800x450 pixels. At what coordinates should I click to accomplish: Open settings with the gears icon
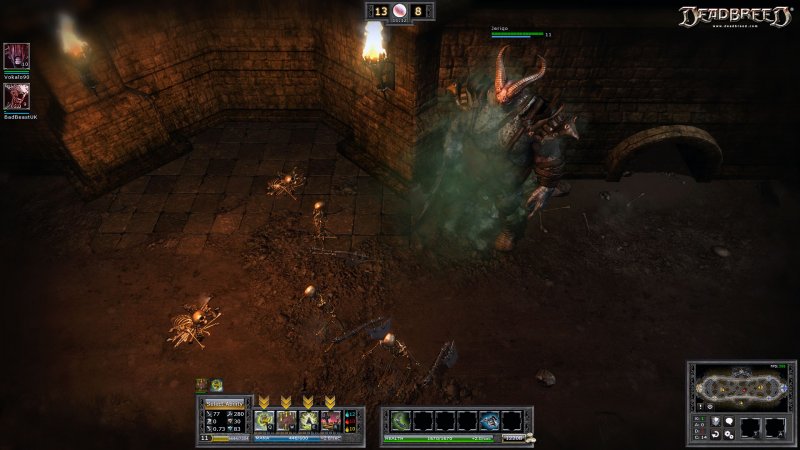(728, 434)
